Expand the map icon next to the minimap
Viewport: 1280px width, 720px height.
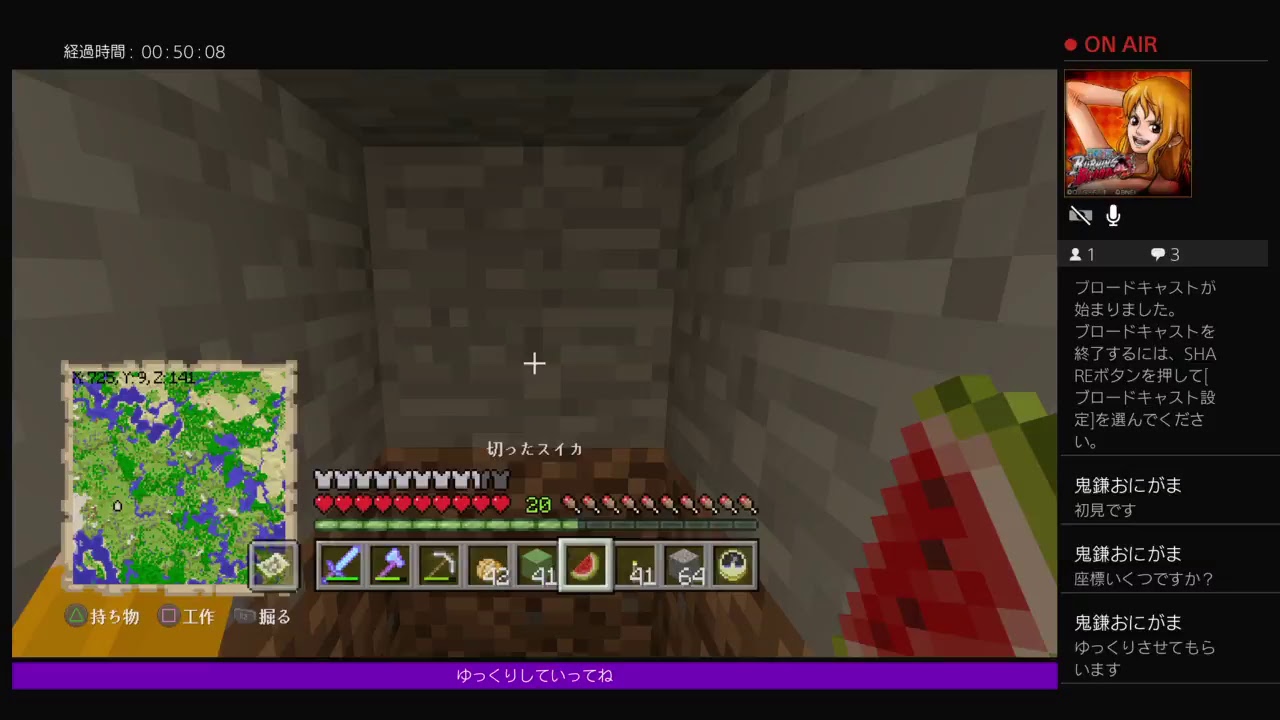coord(274,565)
